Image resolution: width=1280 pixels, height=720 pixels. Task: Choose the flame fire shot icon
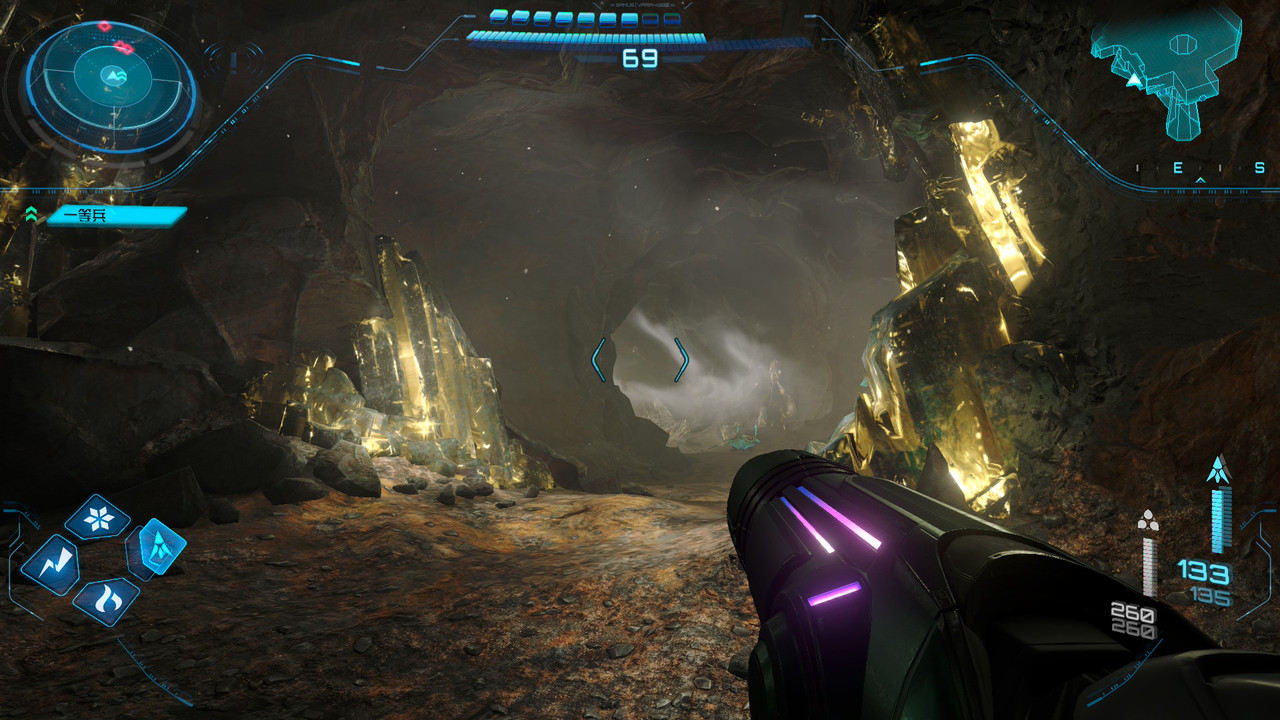(105, 600)
